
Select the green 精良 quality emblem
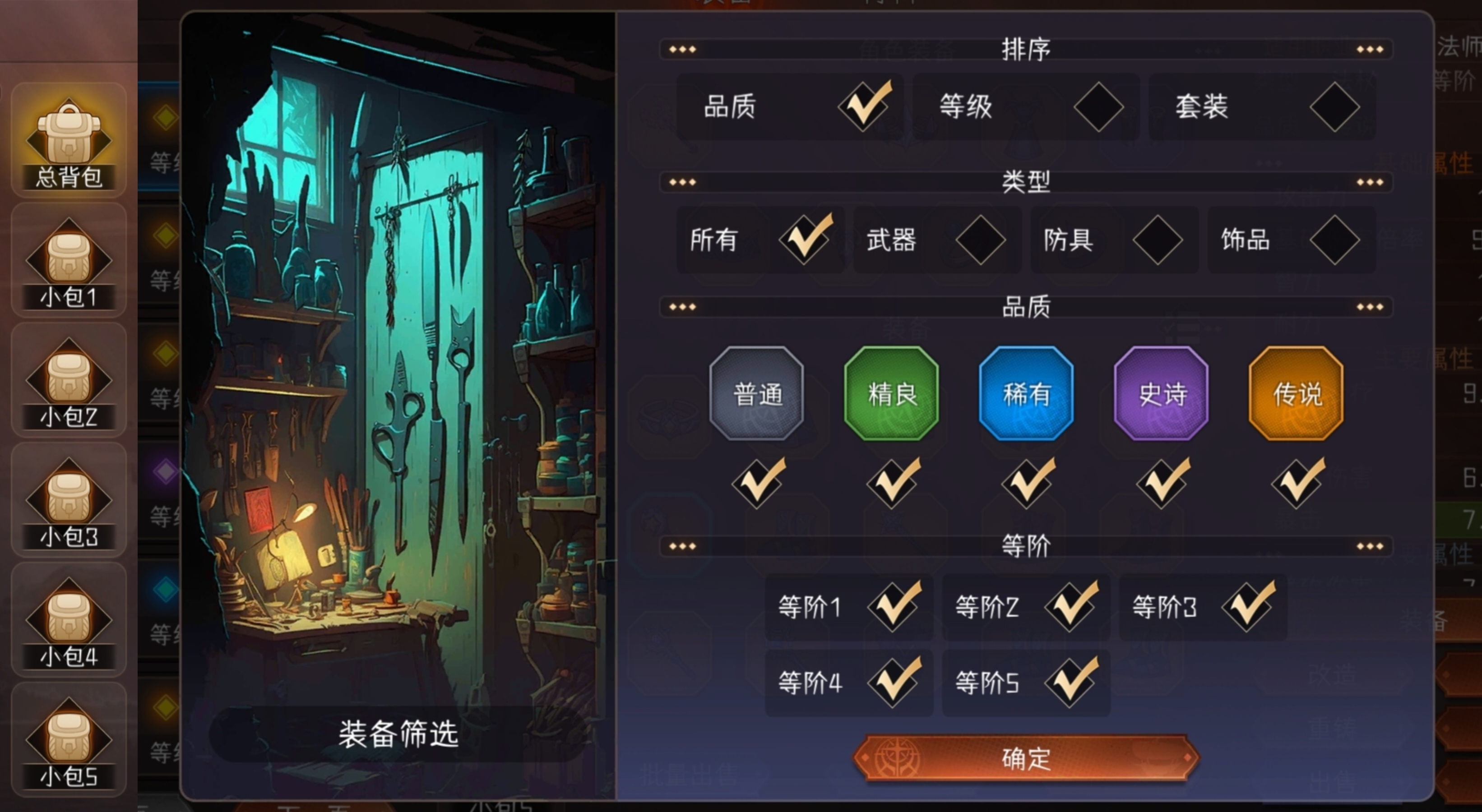point(890,394)
